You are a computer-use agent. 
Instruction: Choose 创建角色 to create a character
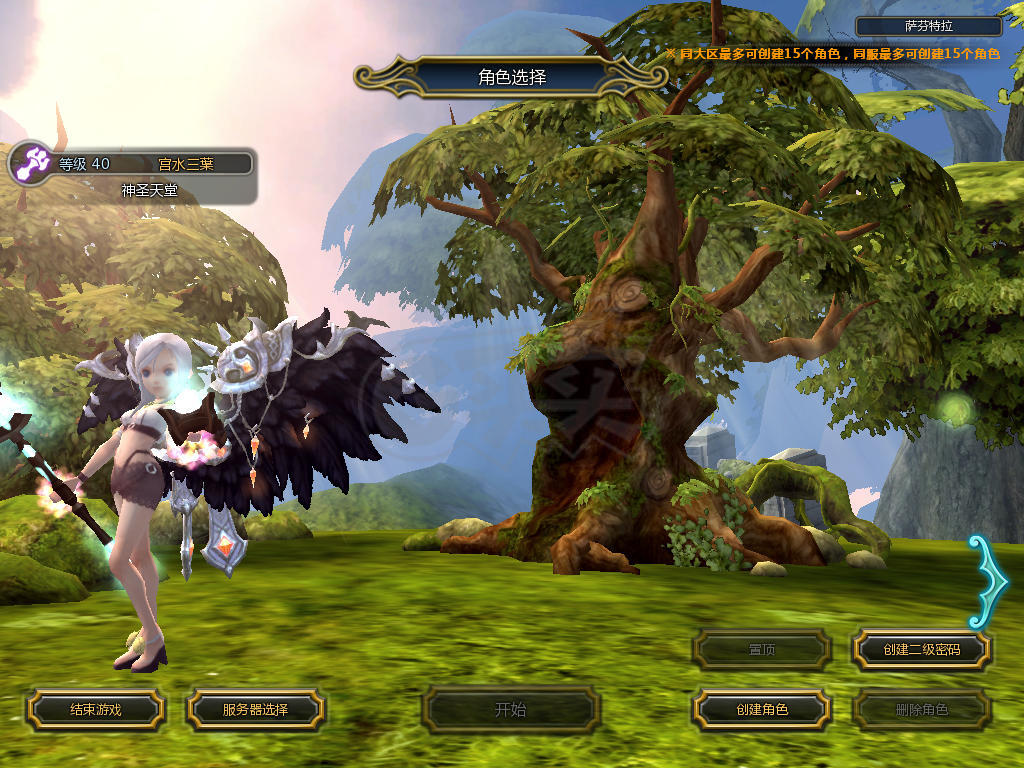(x=762, y=710)
